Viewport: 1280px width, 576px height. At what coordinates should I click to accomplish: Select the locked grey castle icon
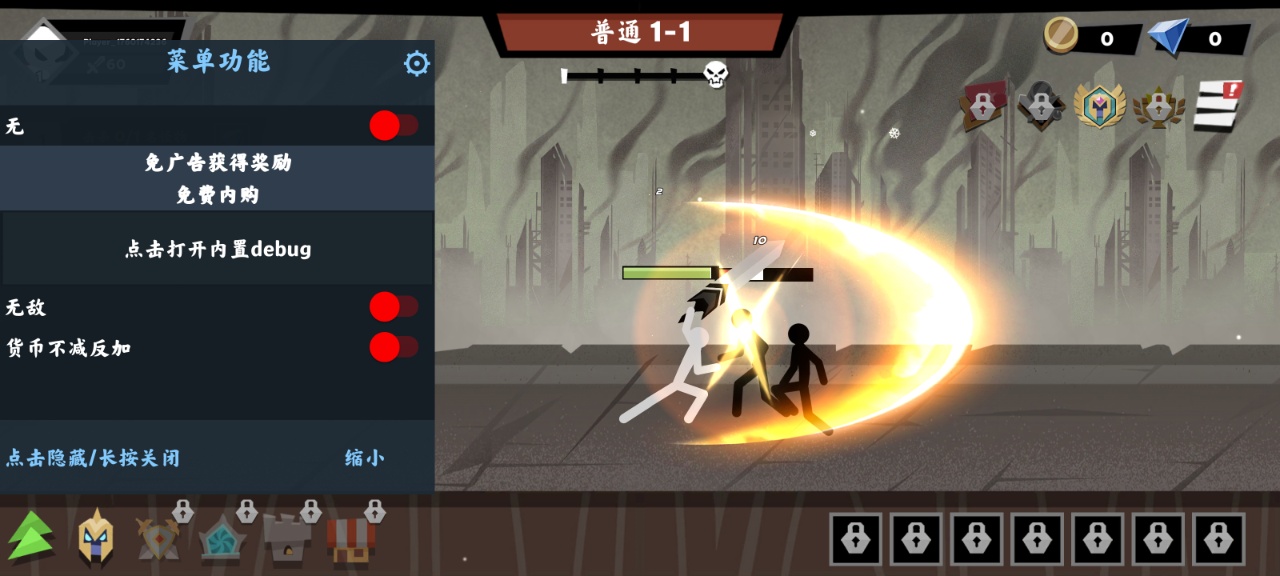(288, 537)
